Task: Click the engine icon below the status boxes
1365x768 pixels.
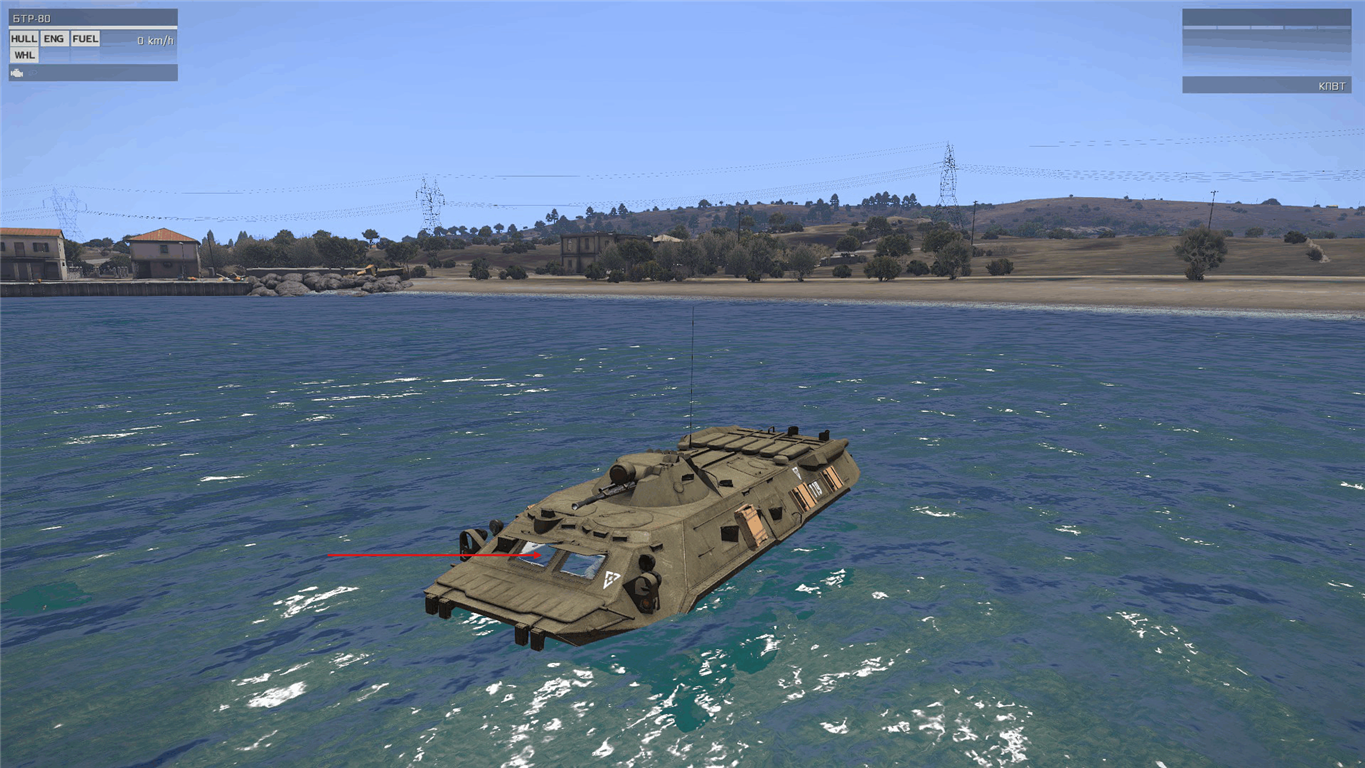Action: [x=18, y=73]
